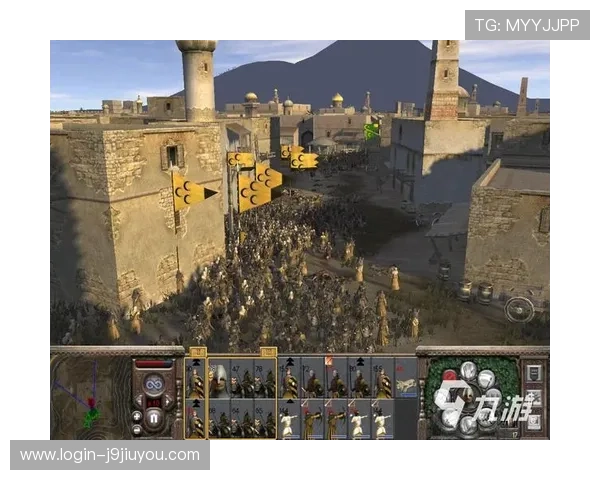Click the battle minimap
The height and width of the screenshot is (480, 600).
pos(88,396)
